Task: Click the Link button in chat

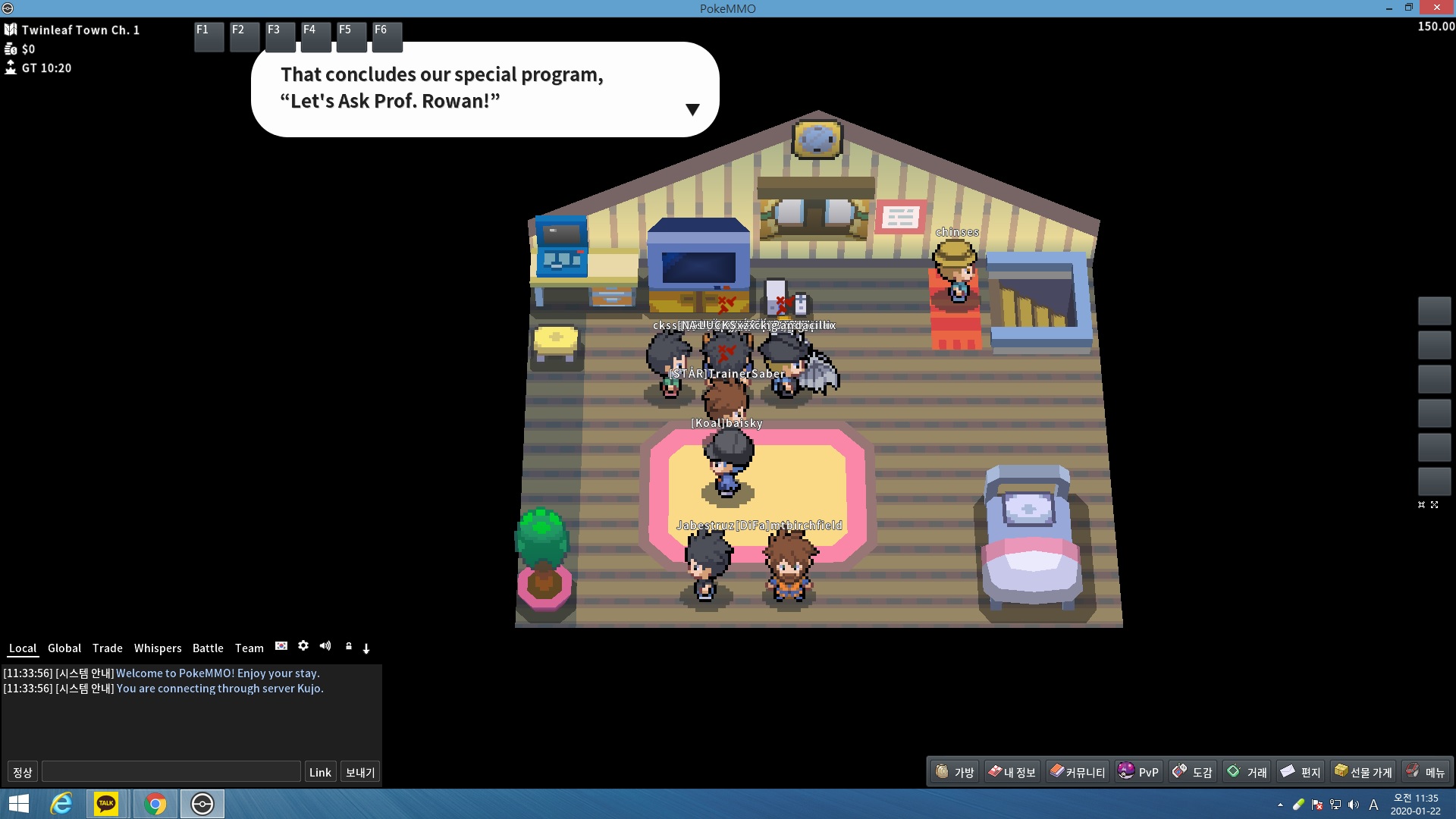Action: tap(320, 772)
